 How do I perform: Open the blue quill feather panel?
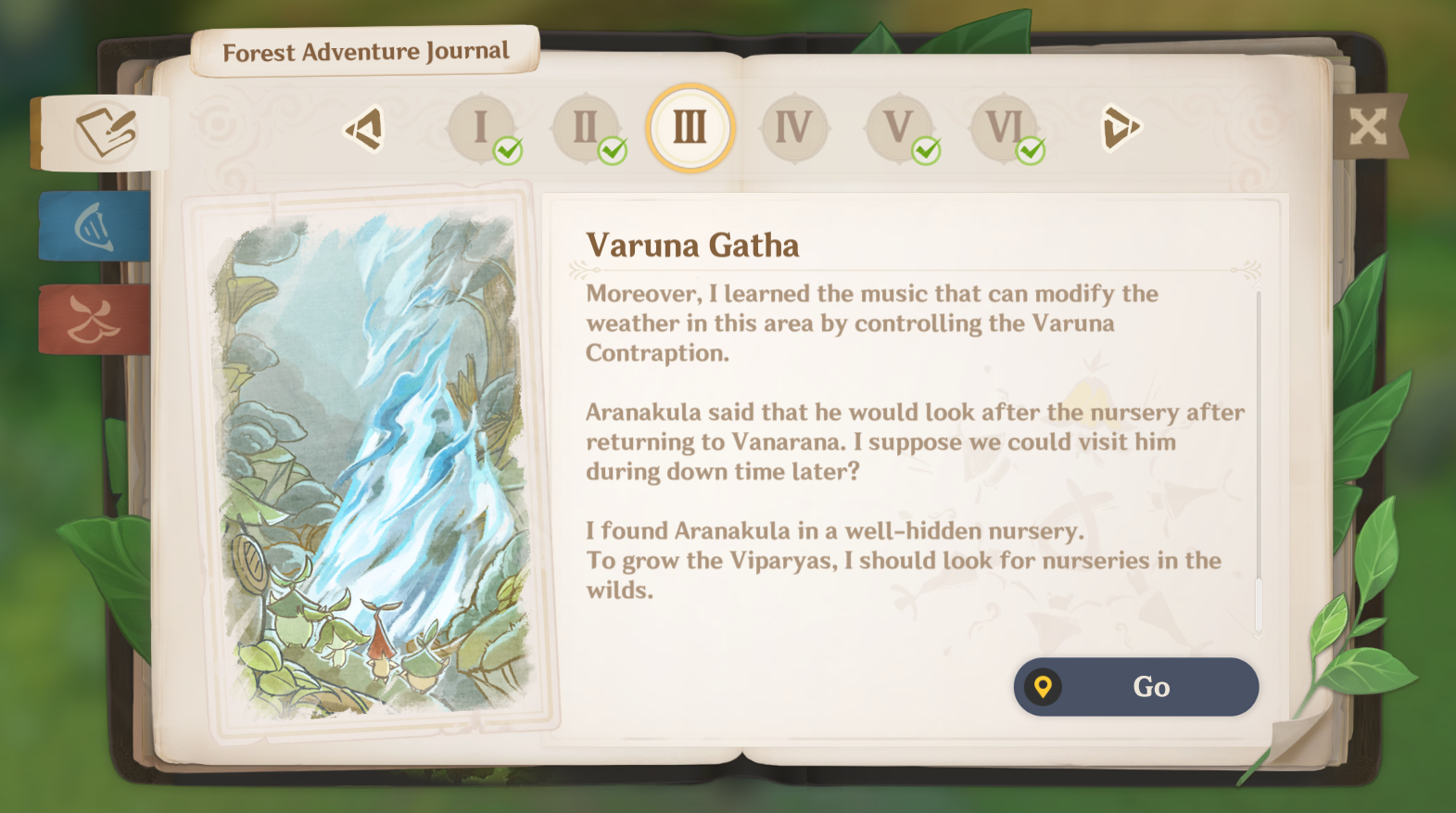coord(93,227)
